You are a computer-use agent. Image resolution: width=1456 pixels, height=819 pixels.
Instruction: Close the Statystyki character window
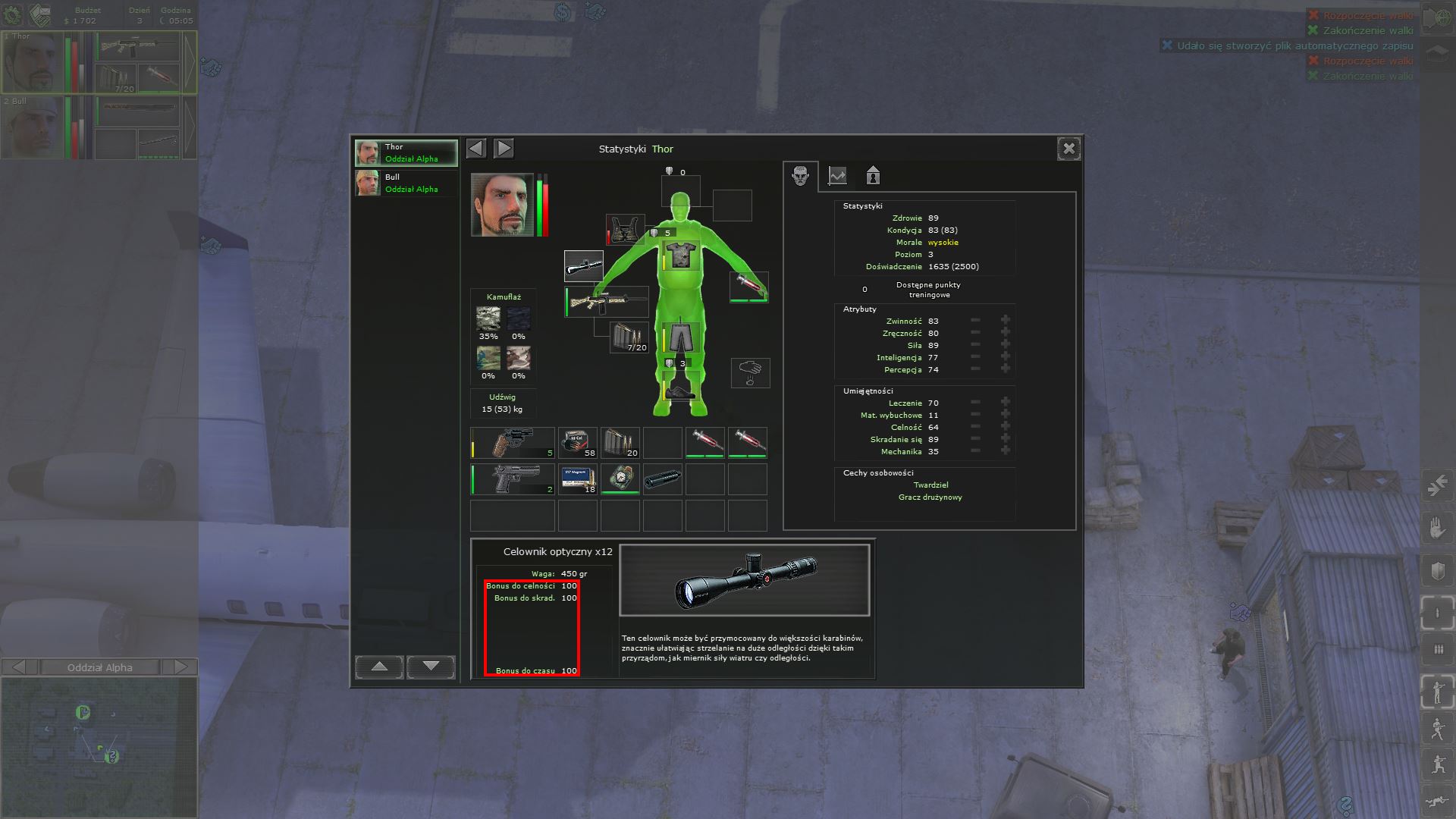(1068, 149)
